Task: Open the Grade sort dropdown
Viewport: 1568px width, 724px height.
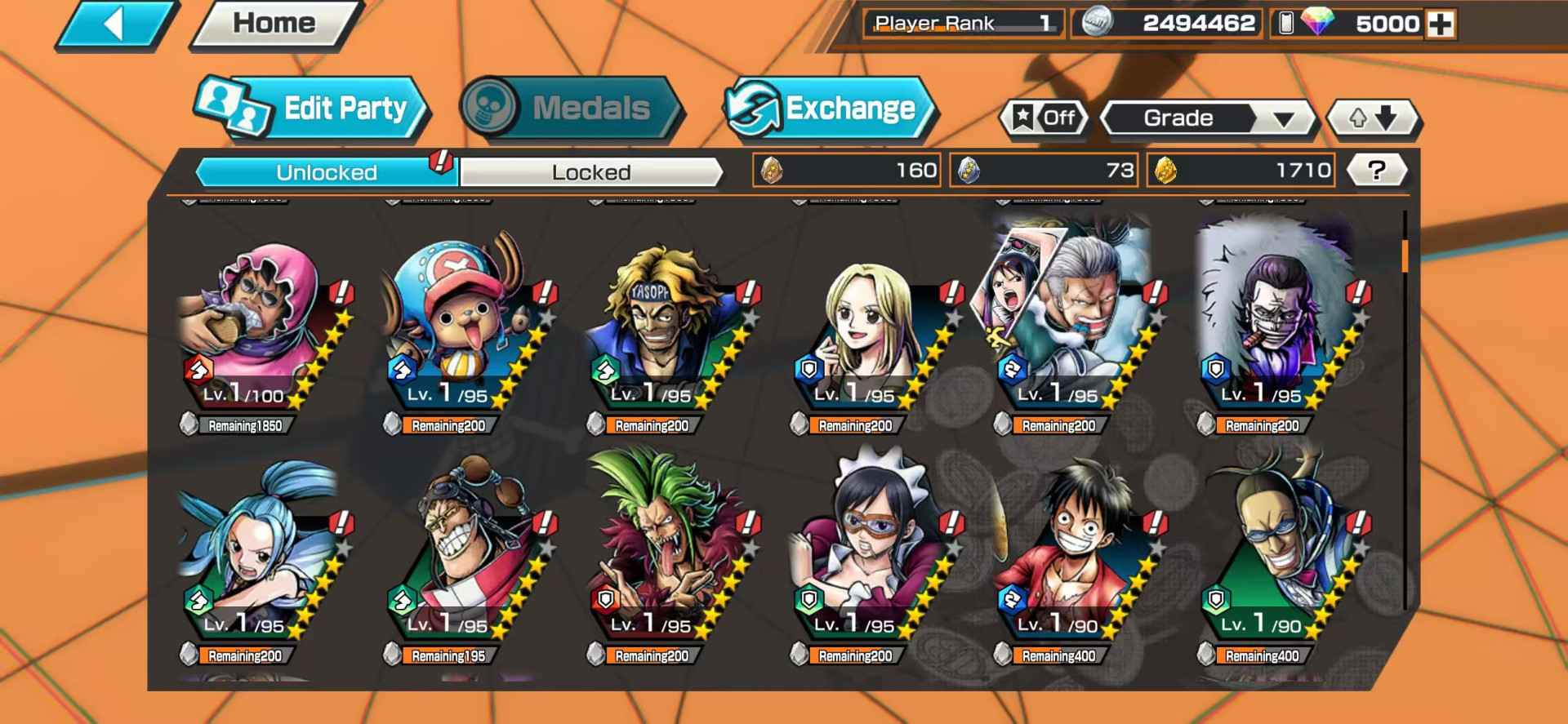Action: pyautogui.click(x=1208, y=118)
